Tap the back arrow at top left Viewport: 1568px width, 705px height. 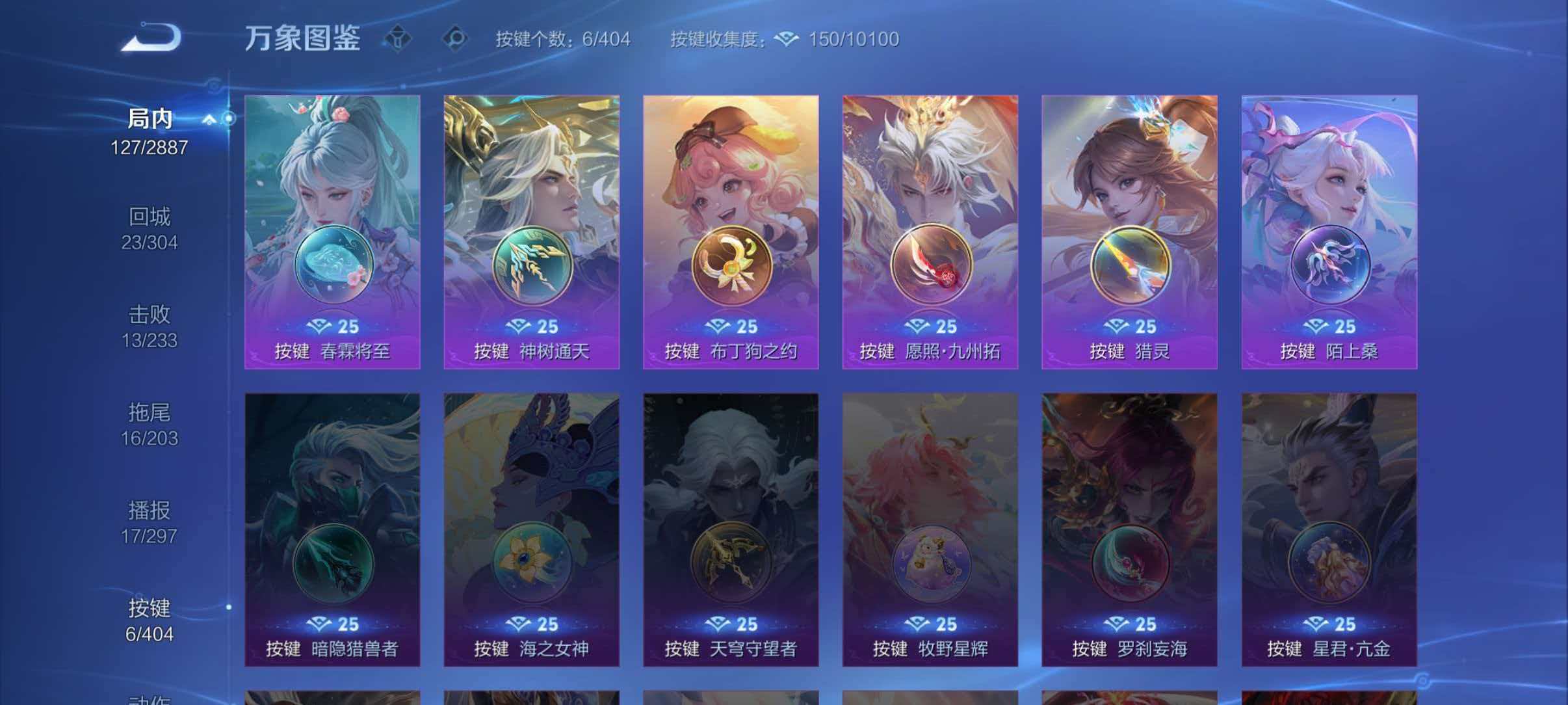click(151, 38)
